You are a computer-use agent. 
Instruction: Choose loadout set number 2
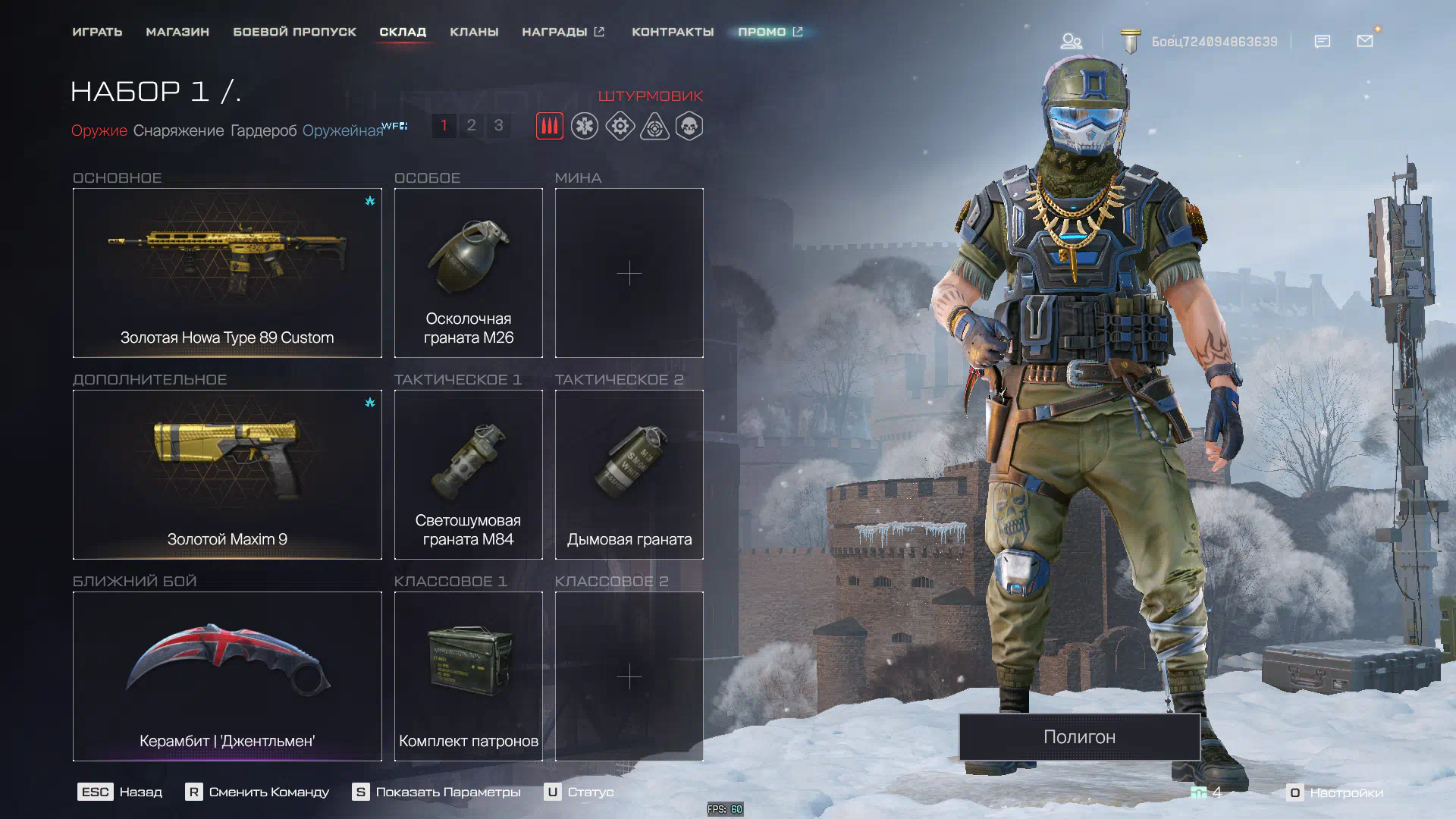pyautogui.click(x=471, y=125)
